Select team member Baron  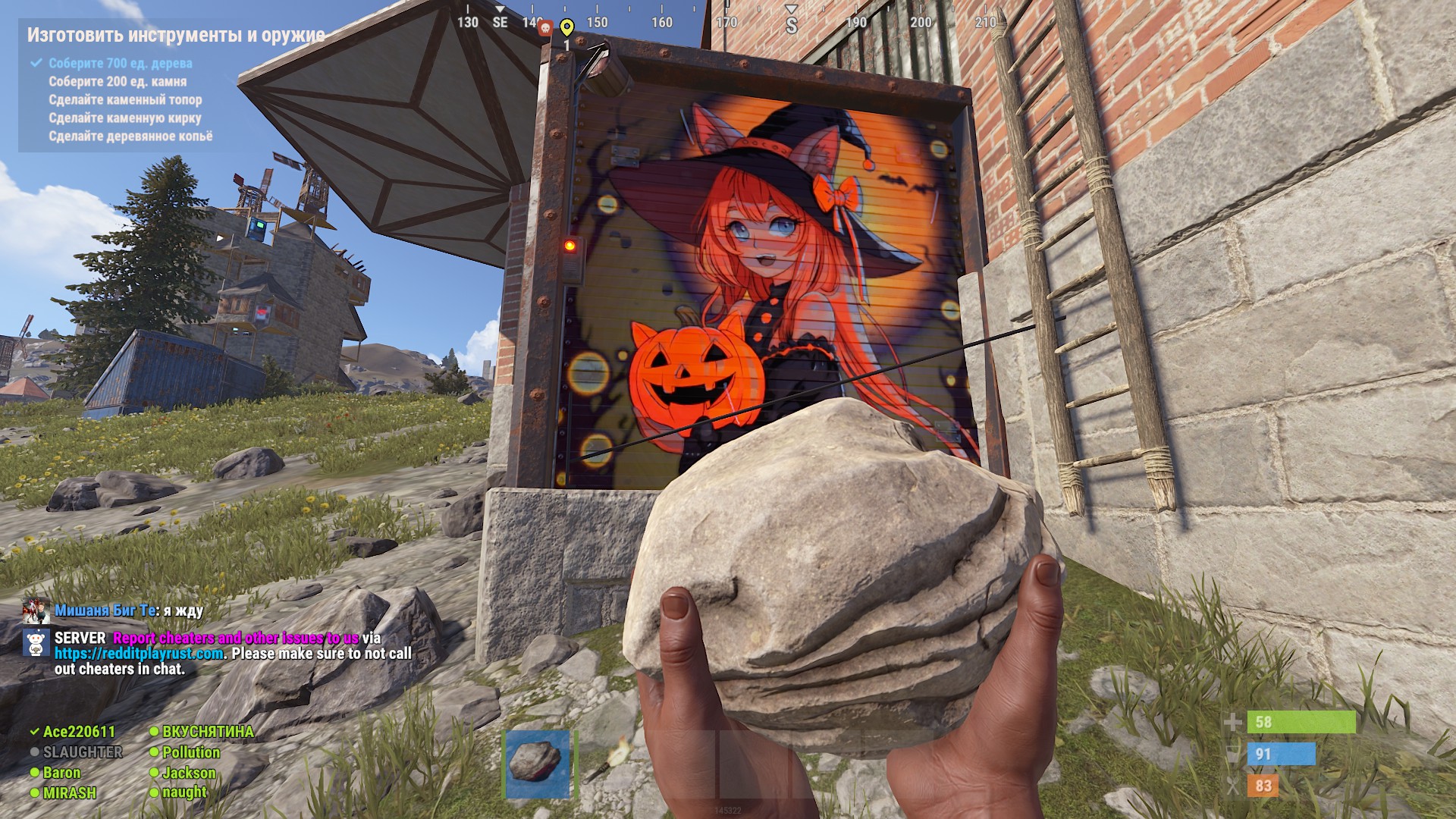(61, 773)
